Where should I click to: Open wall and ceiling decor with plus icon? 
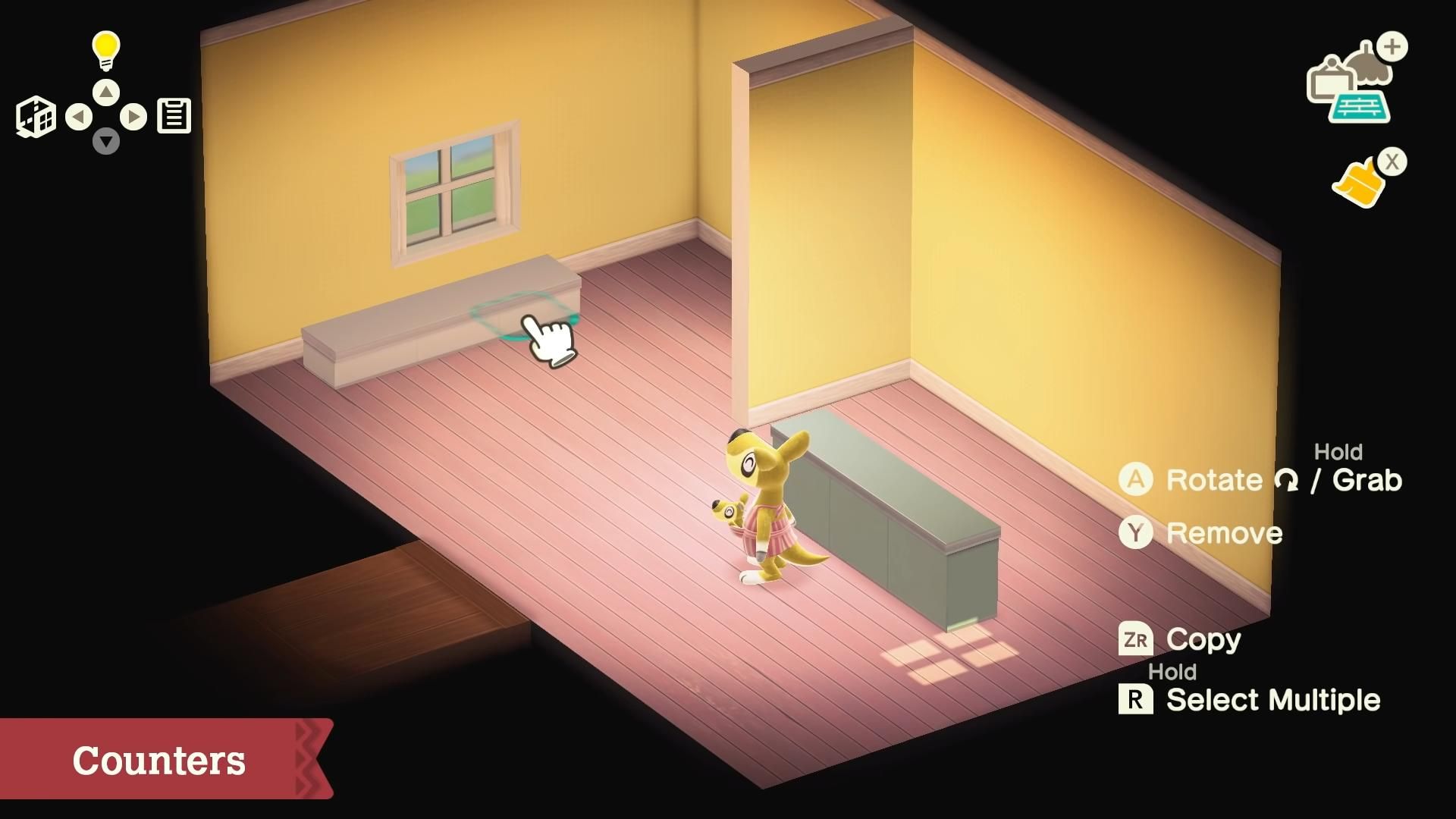pos(1349,76)
